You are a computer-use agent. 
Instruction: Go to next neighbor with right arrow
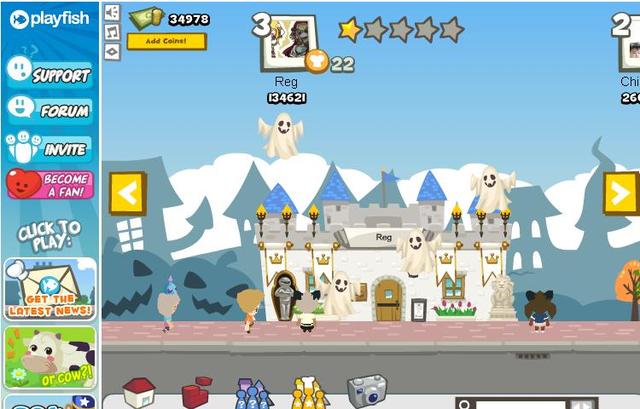coord(620,193)
